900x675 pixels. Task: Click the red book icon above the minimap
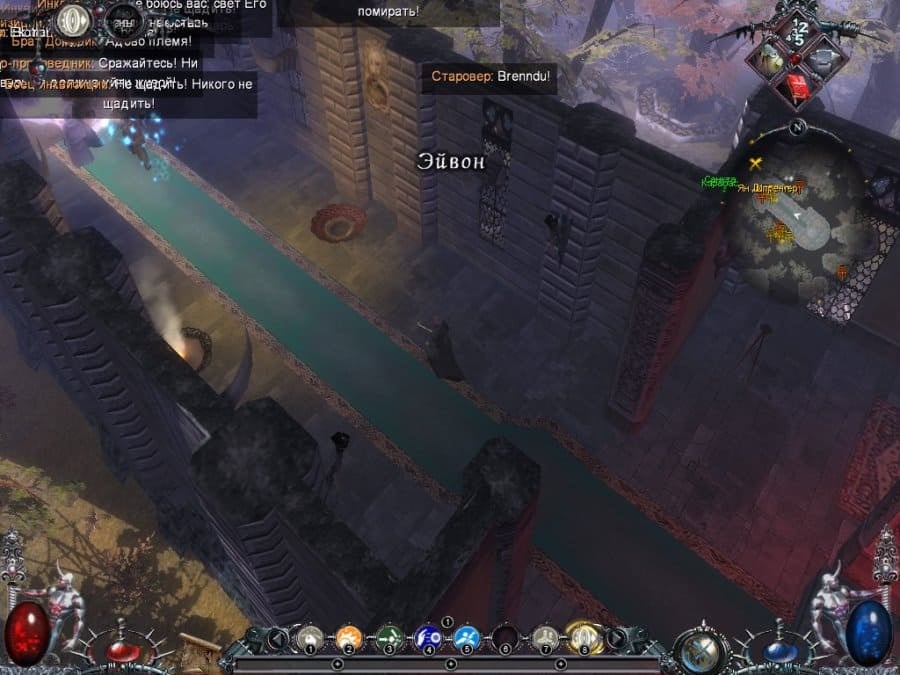(797, 90)
